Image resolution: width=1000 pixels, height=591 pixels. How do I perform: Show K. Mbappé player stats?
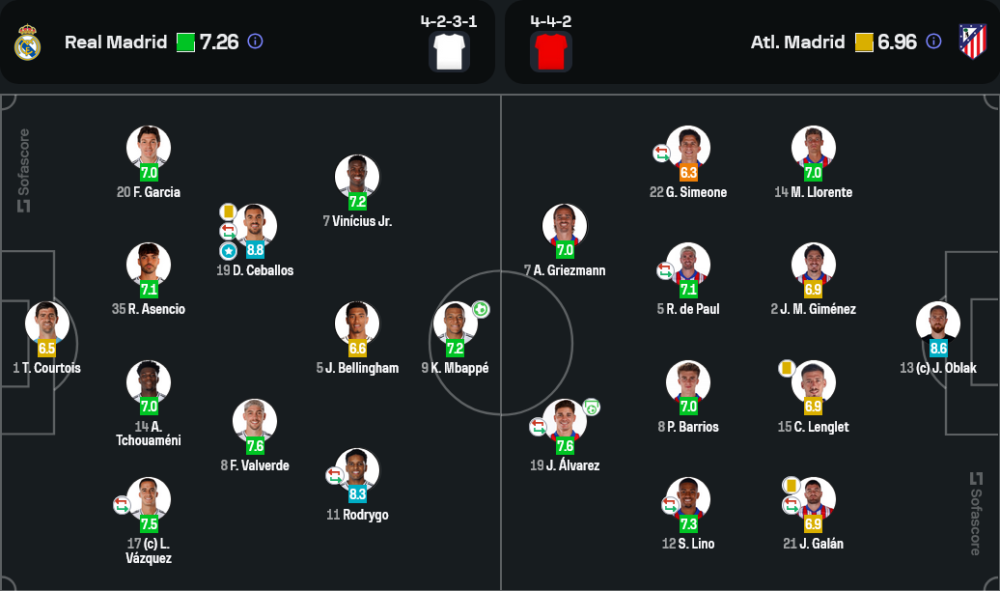coord(455,323)
